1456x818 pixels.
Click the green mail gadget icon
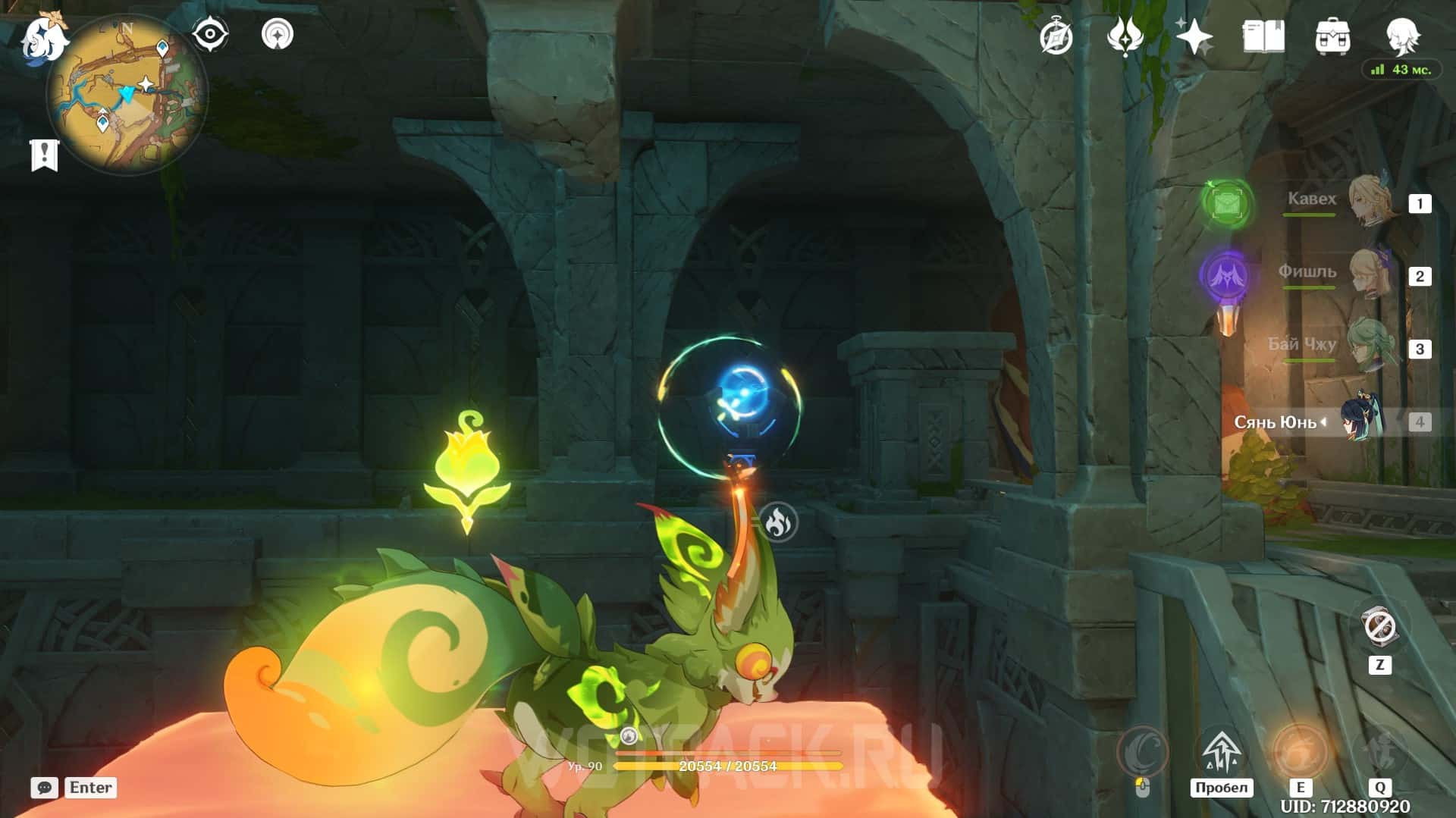1227,203
